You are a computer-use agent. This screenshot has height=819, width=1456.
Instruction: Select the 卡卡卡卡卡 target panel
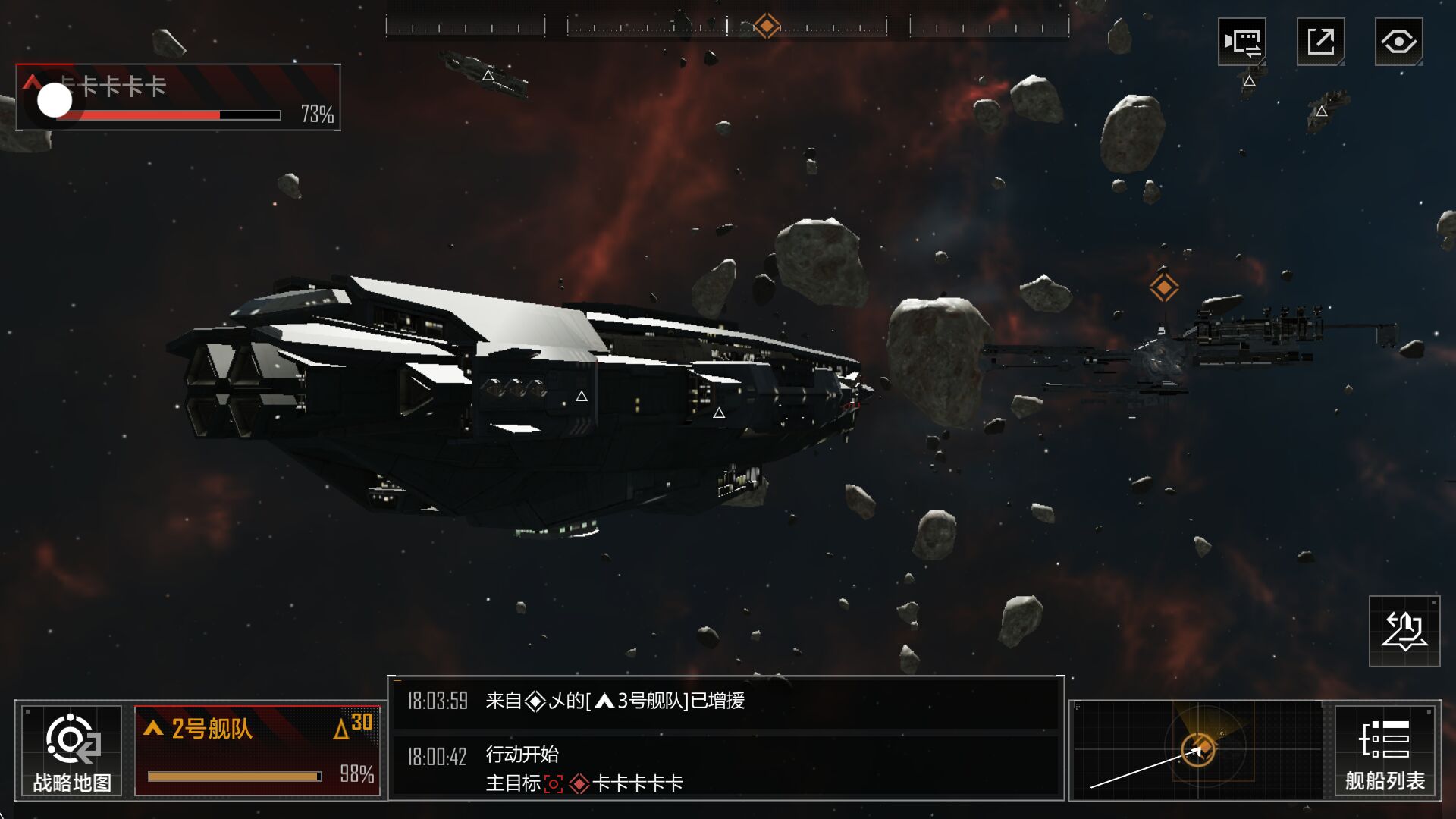178,97
